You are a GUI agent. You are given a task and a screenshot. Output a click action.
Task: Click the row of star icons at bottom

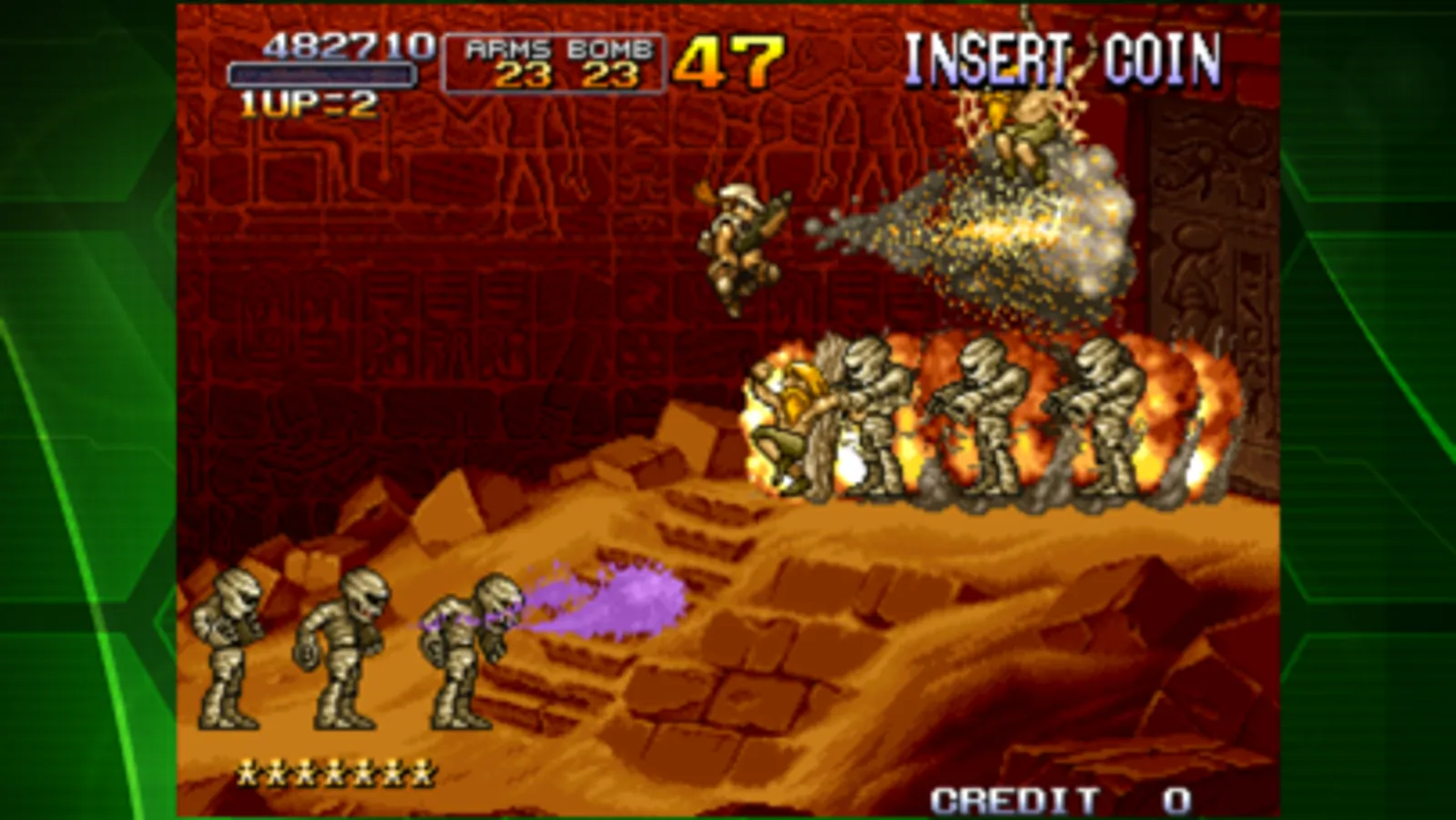(335, 770)
